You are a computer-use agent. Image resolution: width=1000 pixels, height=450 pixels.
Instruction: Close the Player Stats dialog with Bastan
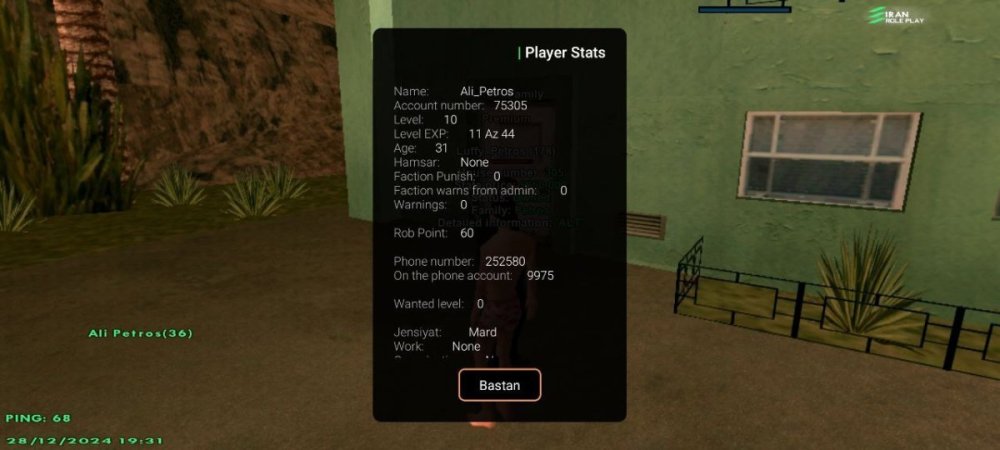pos(499,385)
